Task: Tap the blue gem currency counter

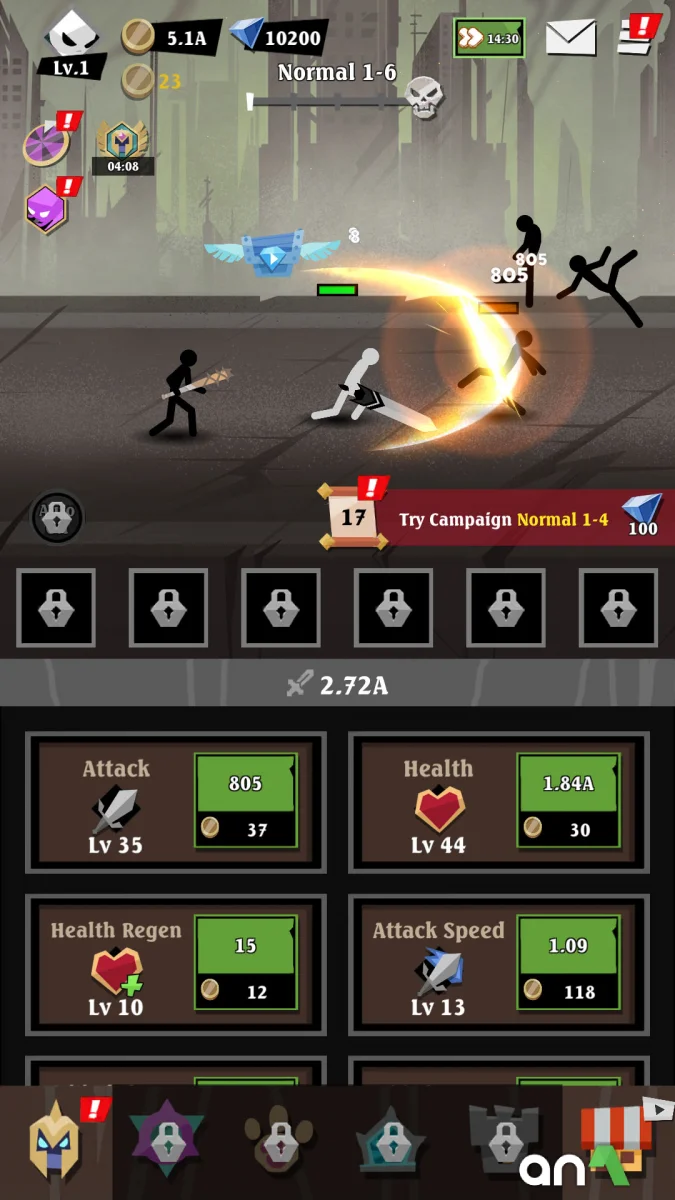Action: [x=277, y=38]
